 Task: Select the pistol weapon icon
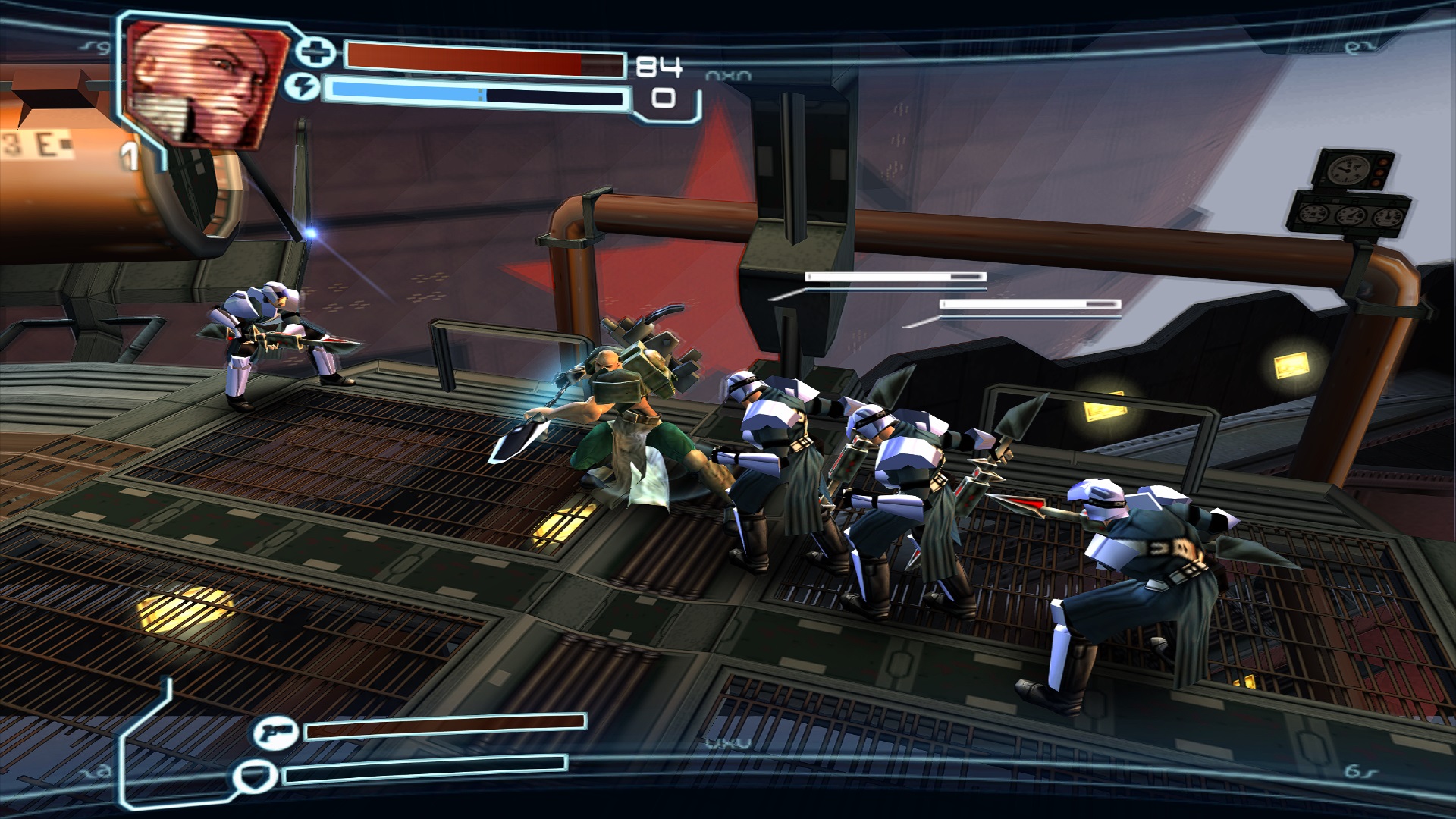click(x=275, y=733)
